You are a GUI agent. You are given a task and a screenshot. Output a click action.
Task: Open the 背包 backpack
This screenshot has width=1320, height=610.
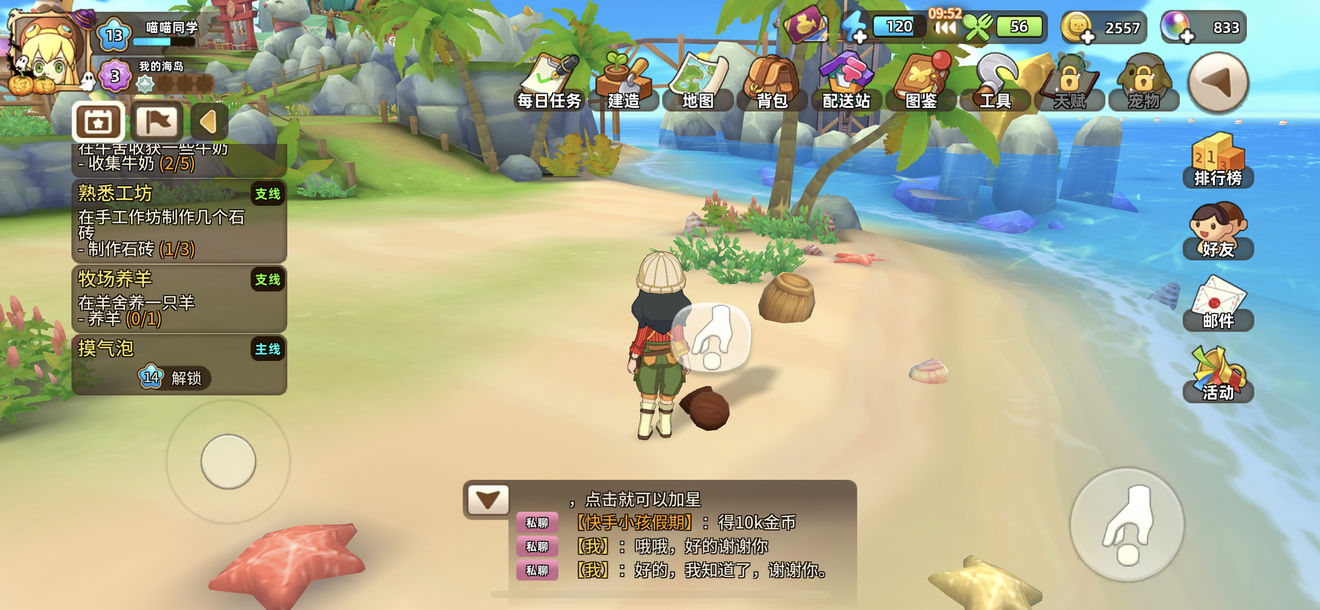(x=771, y=82)
